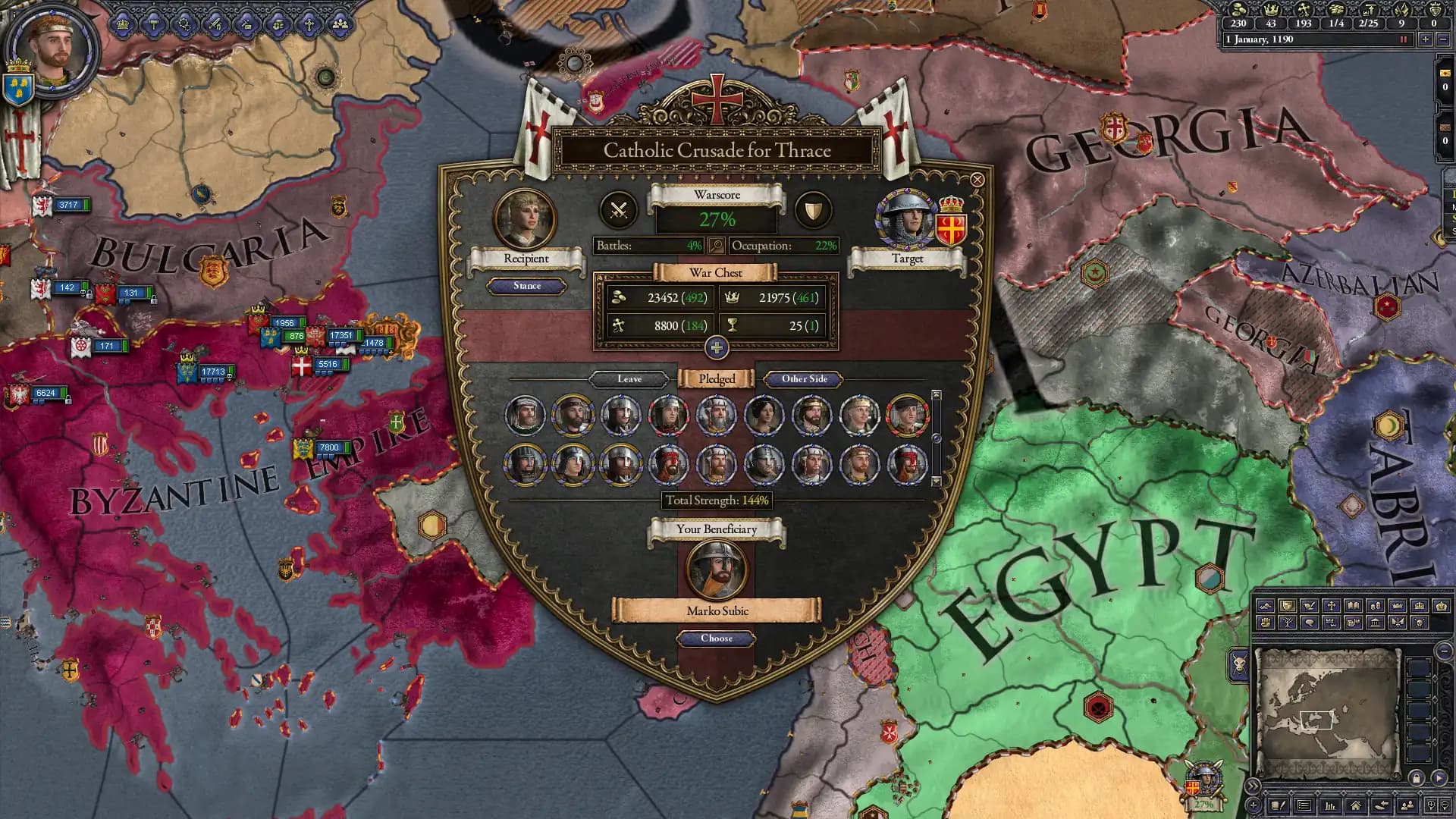This screenshot has height=819, width=1456.
Task: Select the dynasty tree map mode icon
Action: [1287, 623]
